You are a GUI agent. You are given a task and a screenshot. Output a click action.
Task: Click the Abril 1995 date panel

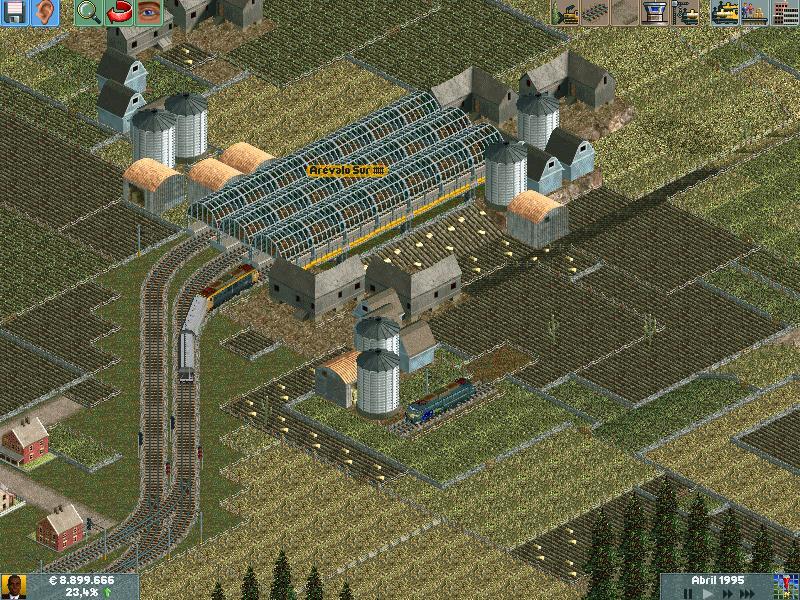point(719,579)
